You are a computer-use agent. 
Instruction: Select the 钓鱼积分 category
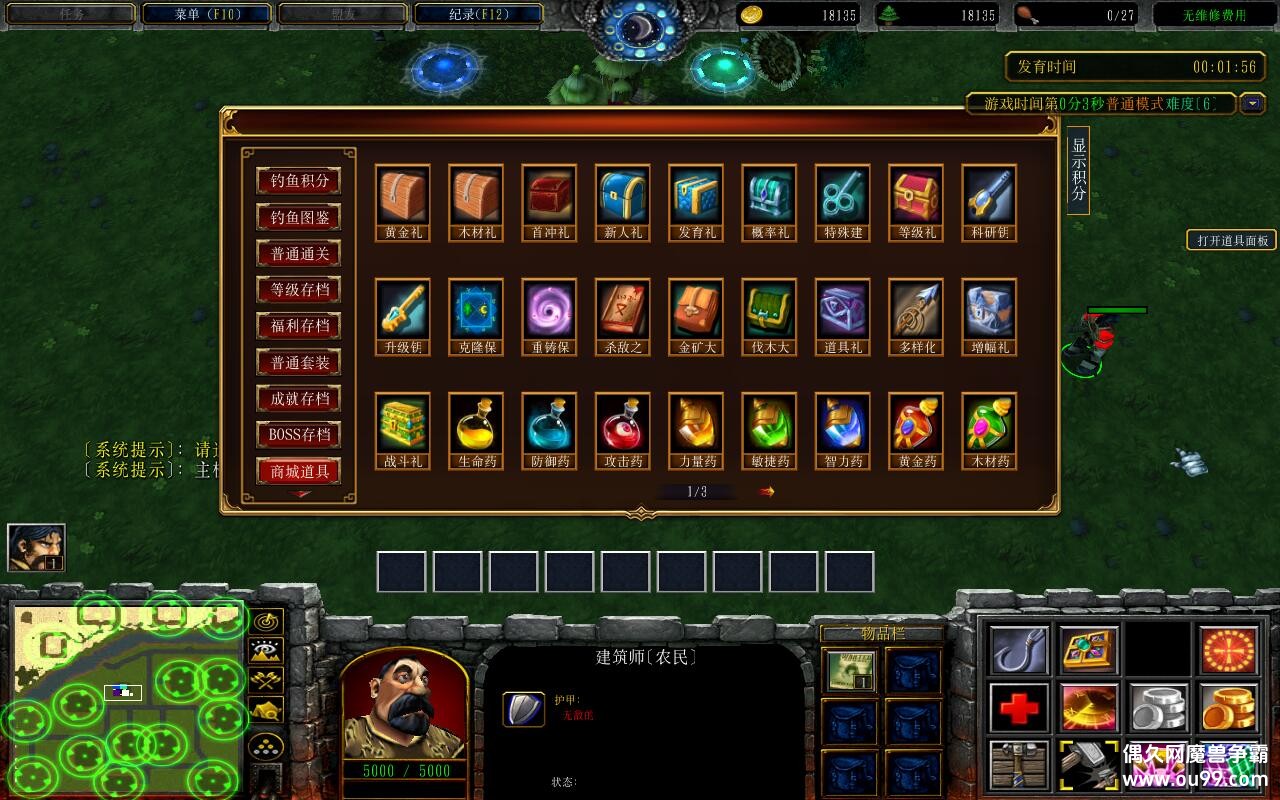pyautogui.click(x=298, y=181)
